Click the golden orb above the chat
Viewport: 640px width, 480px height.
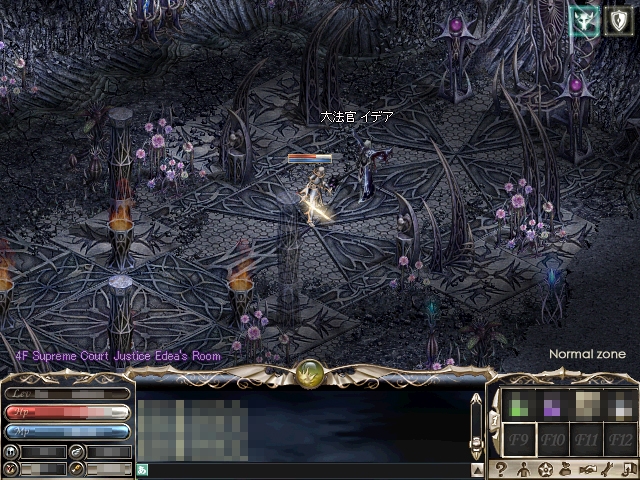(310, 374)
